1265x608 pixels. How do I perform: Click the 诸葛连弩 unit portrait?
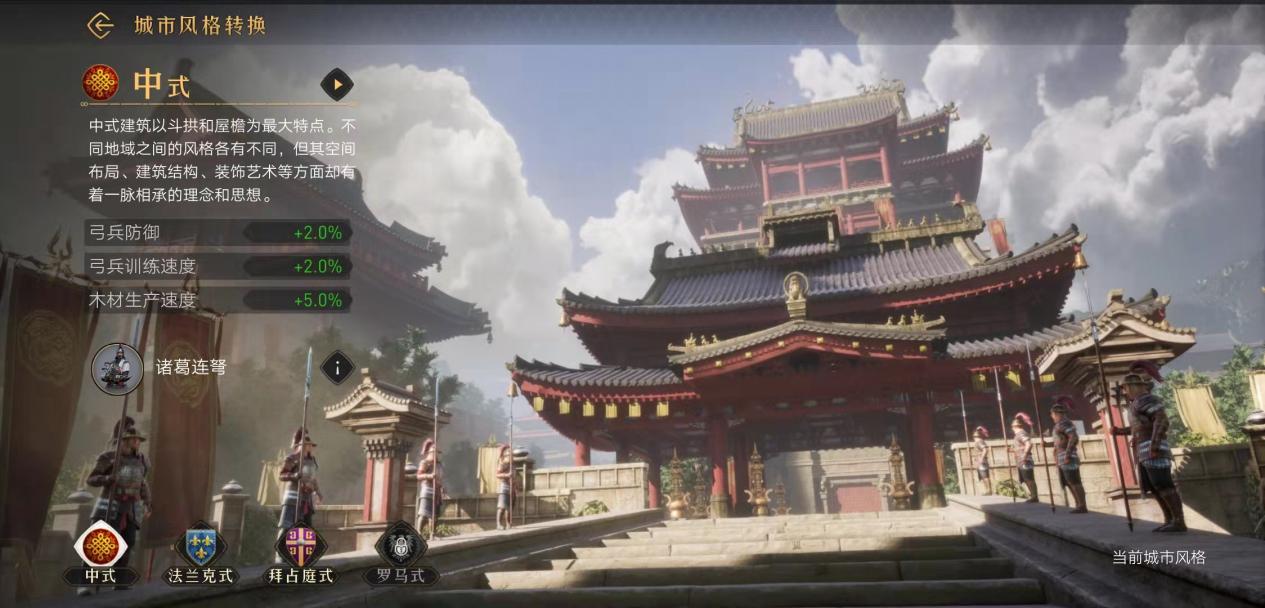click(117, 368)
